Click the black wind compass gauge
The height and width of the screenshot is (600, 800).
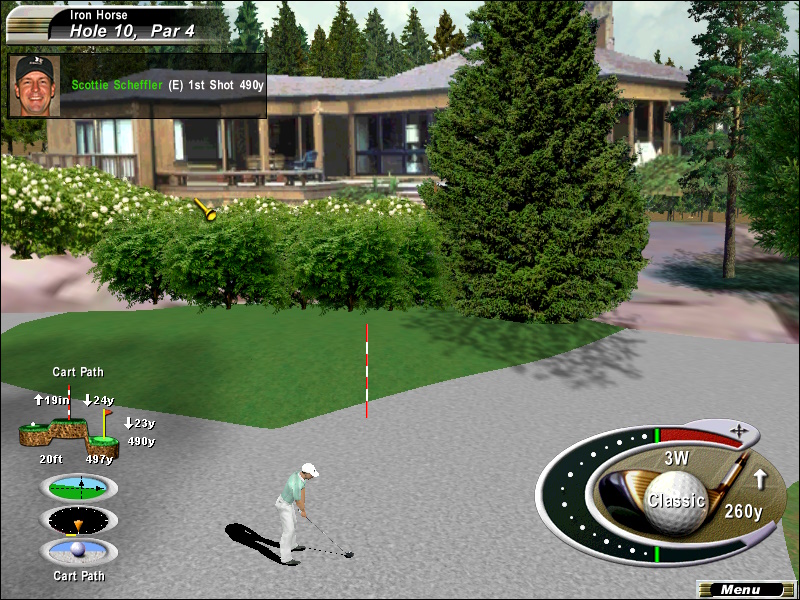tap(79, 521)
